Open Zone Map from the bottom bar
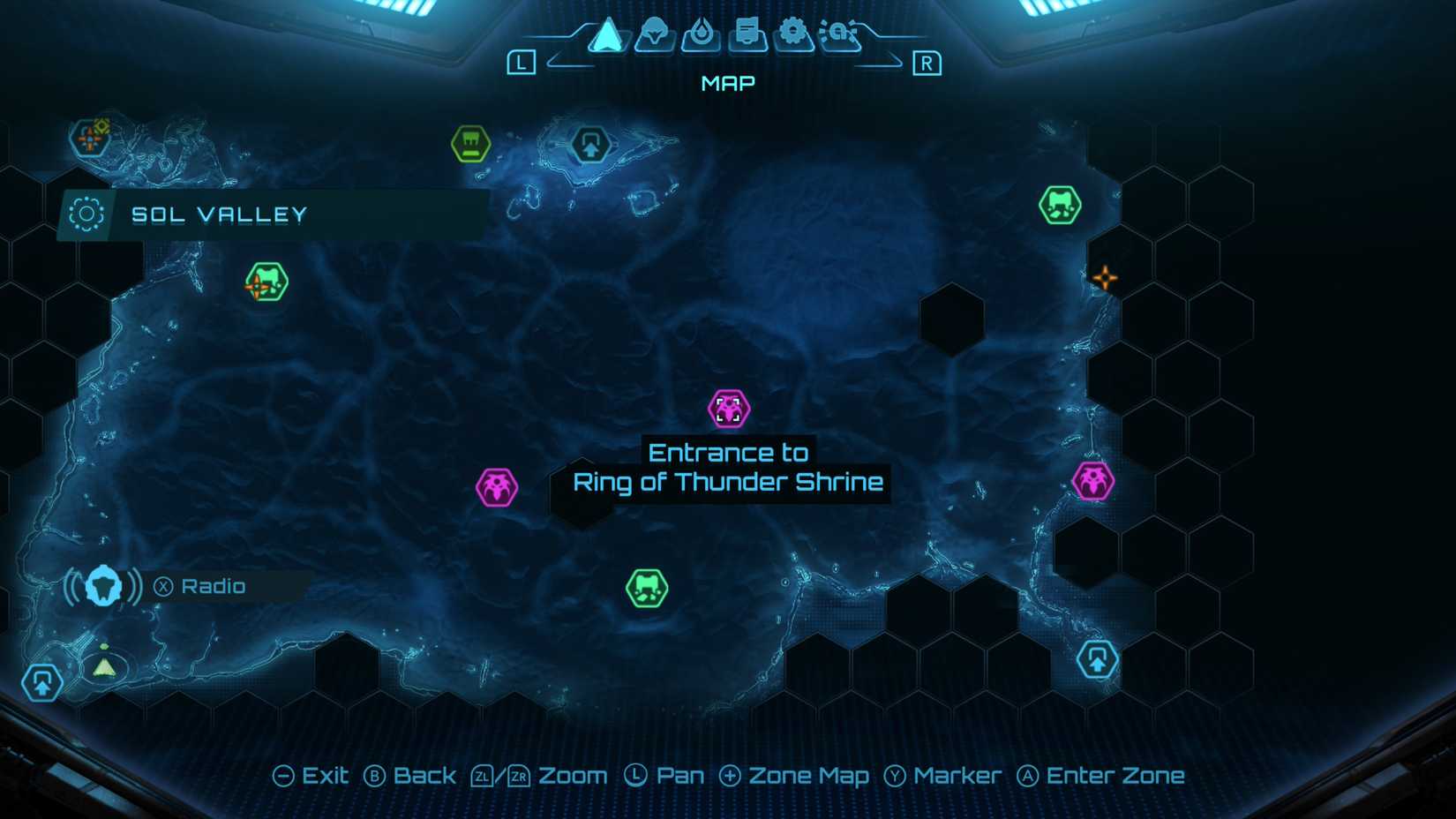This screenshot has height=819, width=1456. (x=795, y=775)
